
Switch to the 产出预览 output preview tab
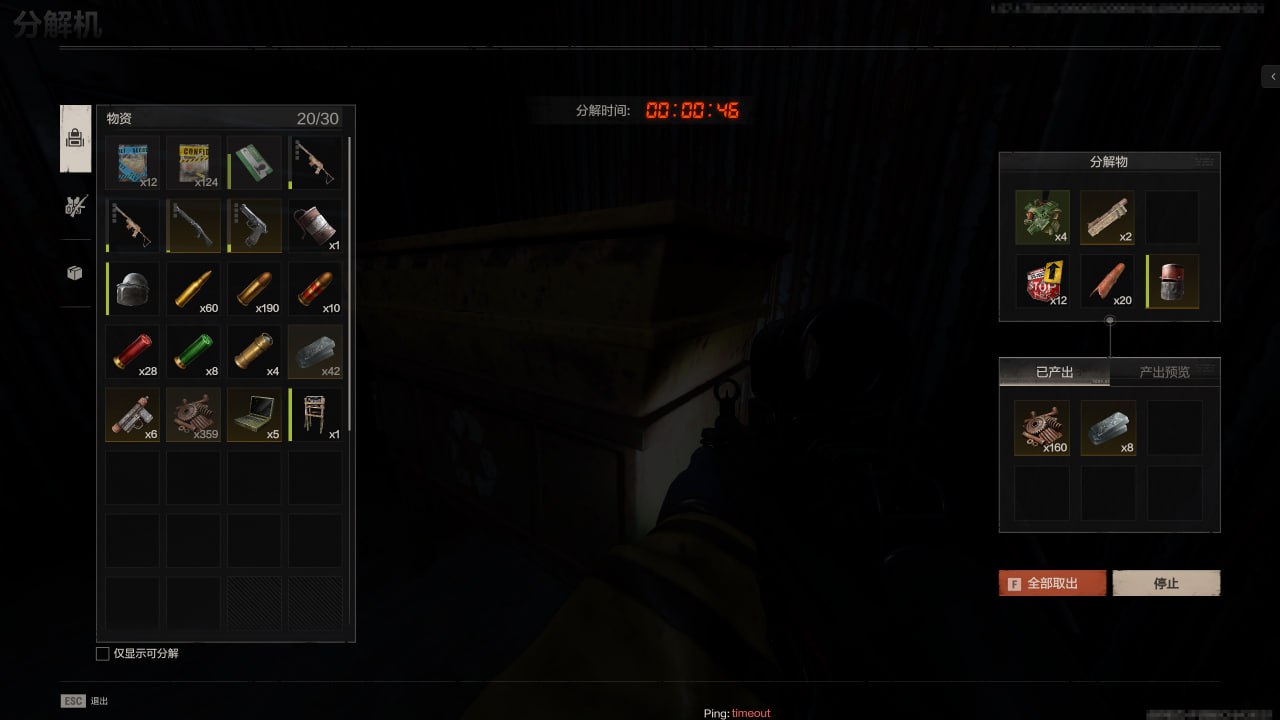[x=1164, y=372]
